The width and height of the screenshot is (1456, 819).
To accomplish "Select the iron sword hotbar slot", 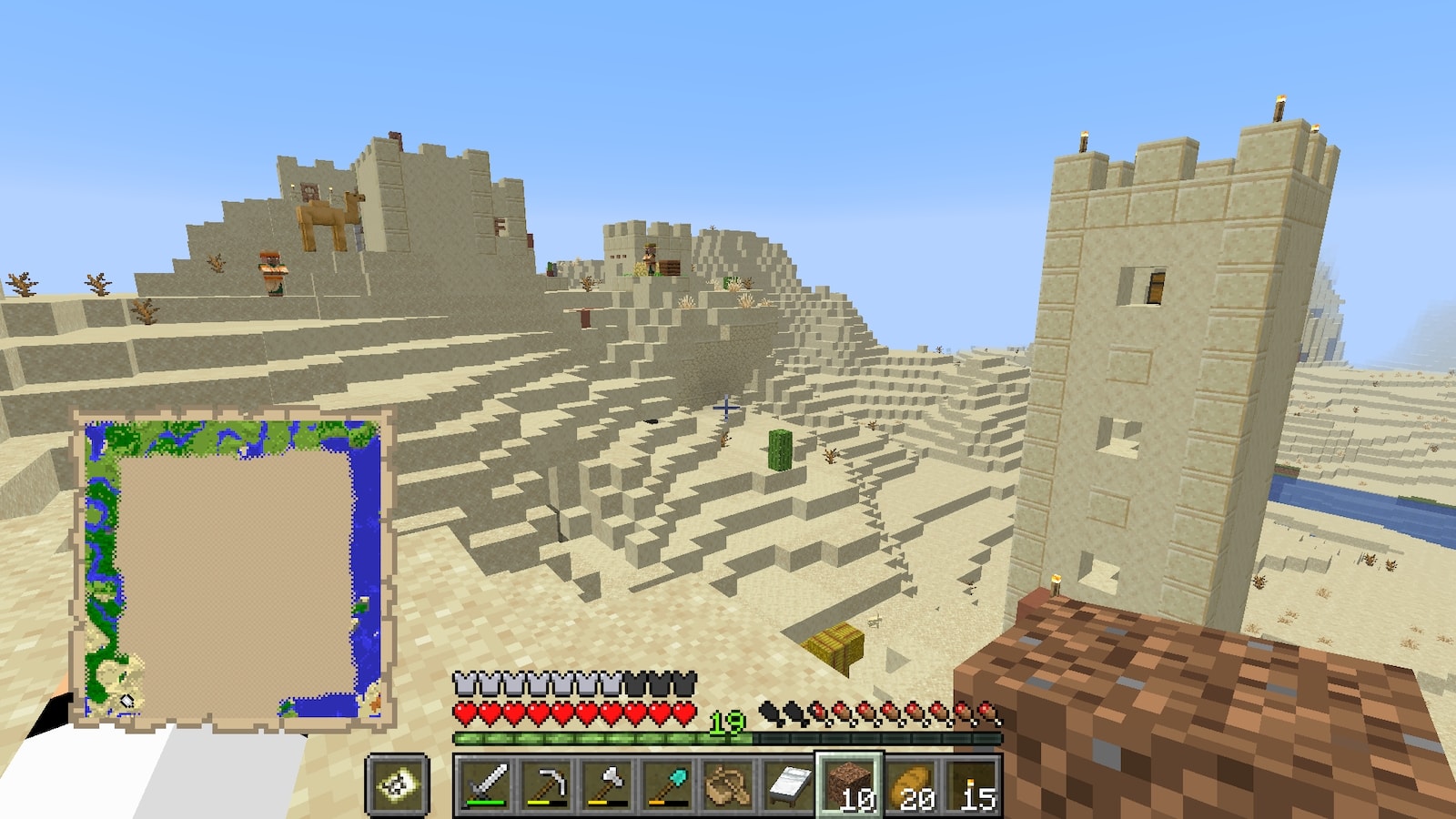I will coord(485,784).
